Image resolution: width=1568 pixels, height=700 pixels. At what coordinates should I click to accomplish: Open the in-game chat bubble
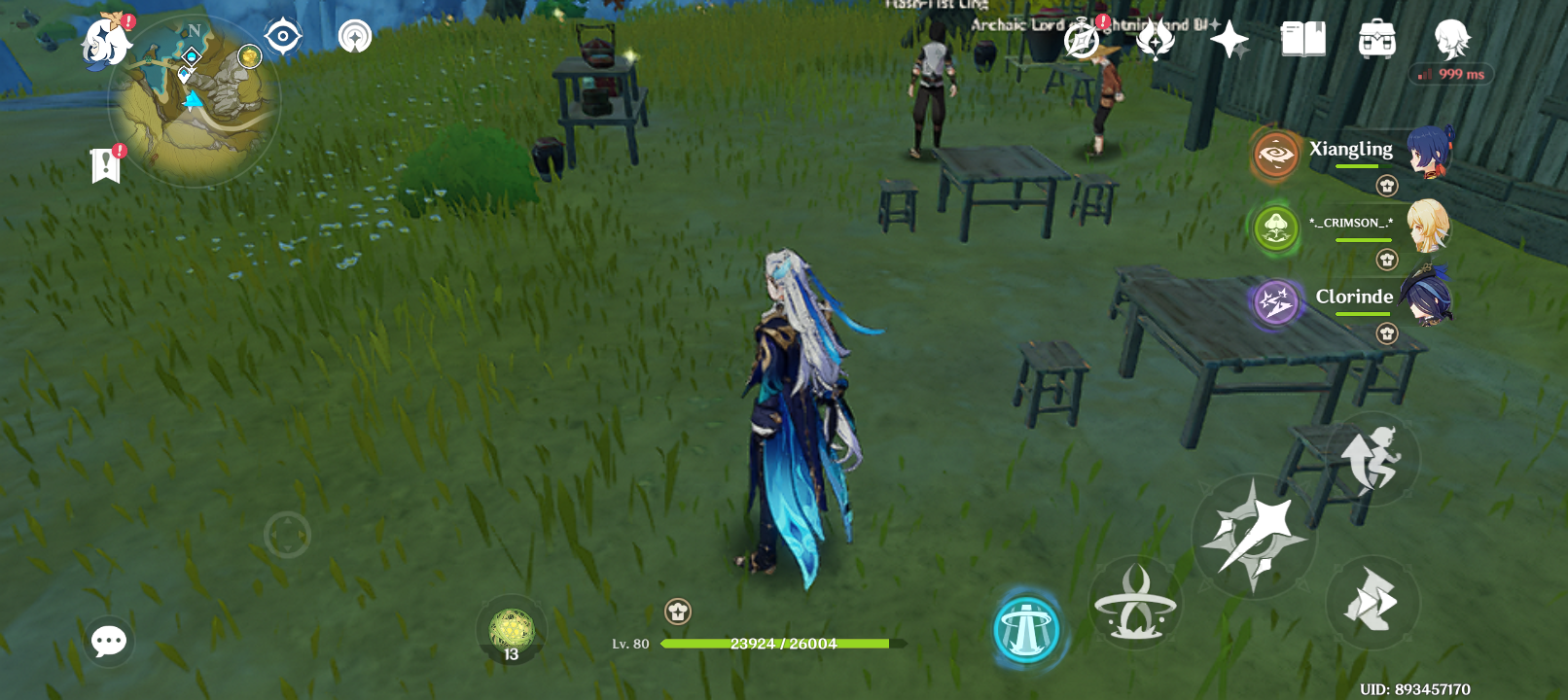(108, 640)
